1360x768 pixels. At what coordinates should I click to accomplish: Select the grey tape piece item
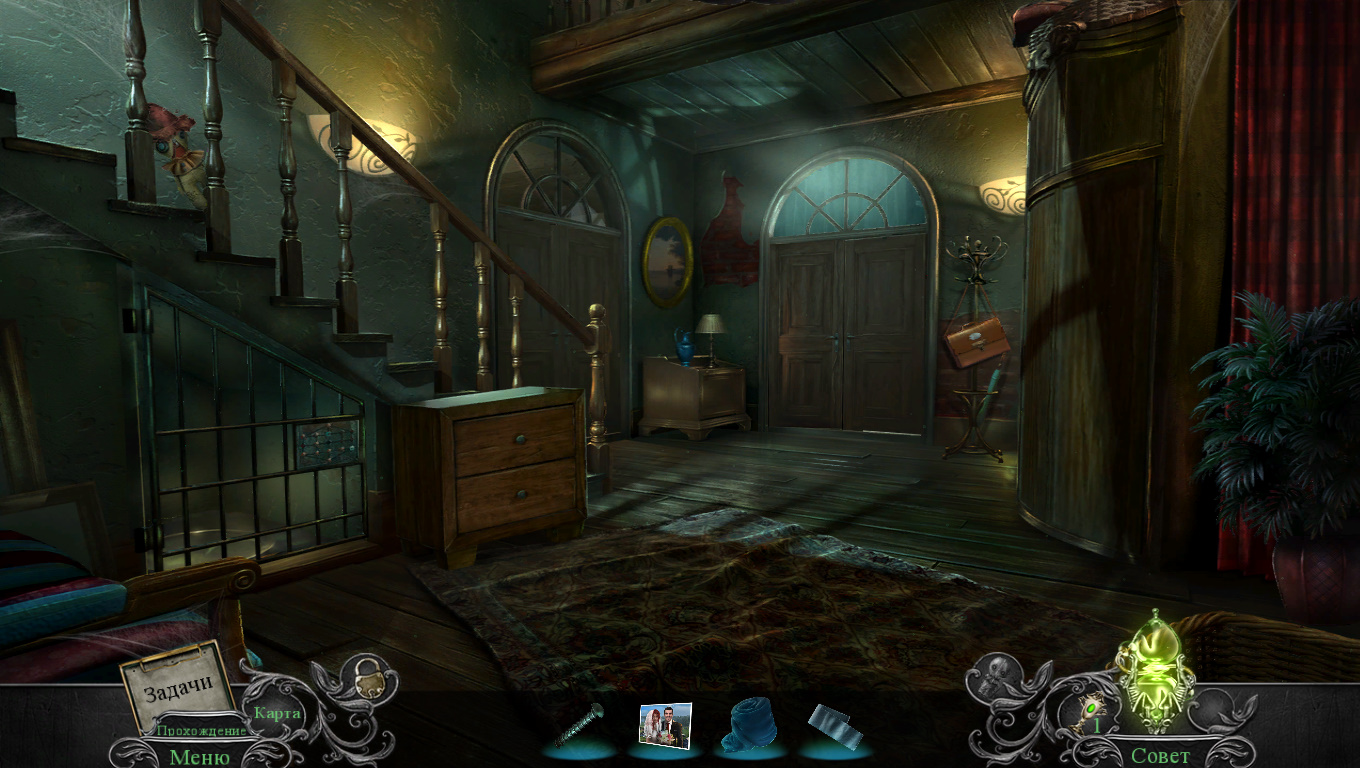(x=835, y=726)
